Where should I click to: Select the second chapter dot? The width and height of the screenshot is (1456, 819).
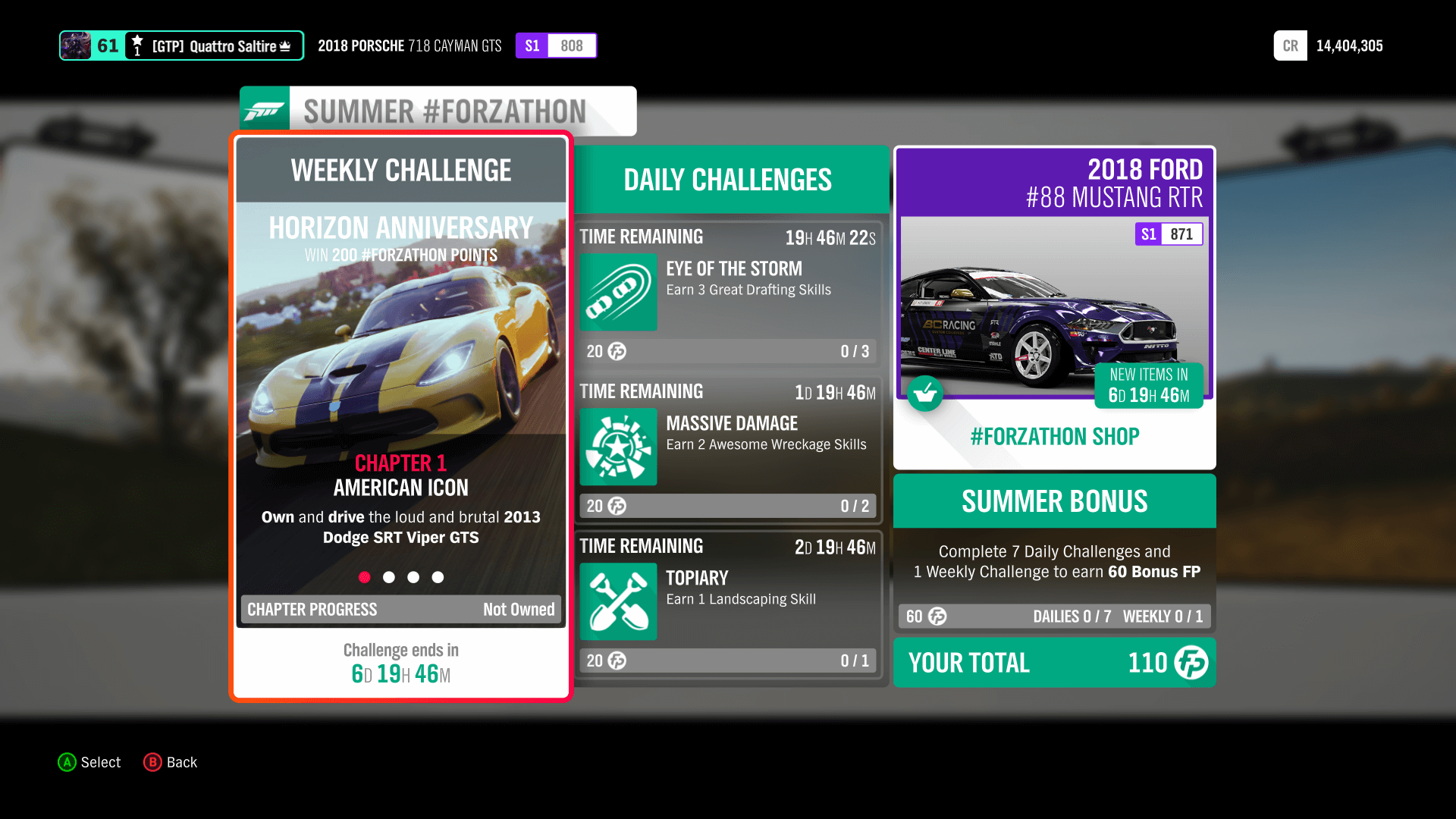click(x=389, y=577)
